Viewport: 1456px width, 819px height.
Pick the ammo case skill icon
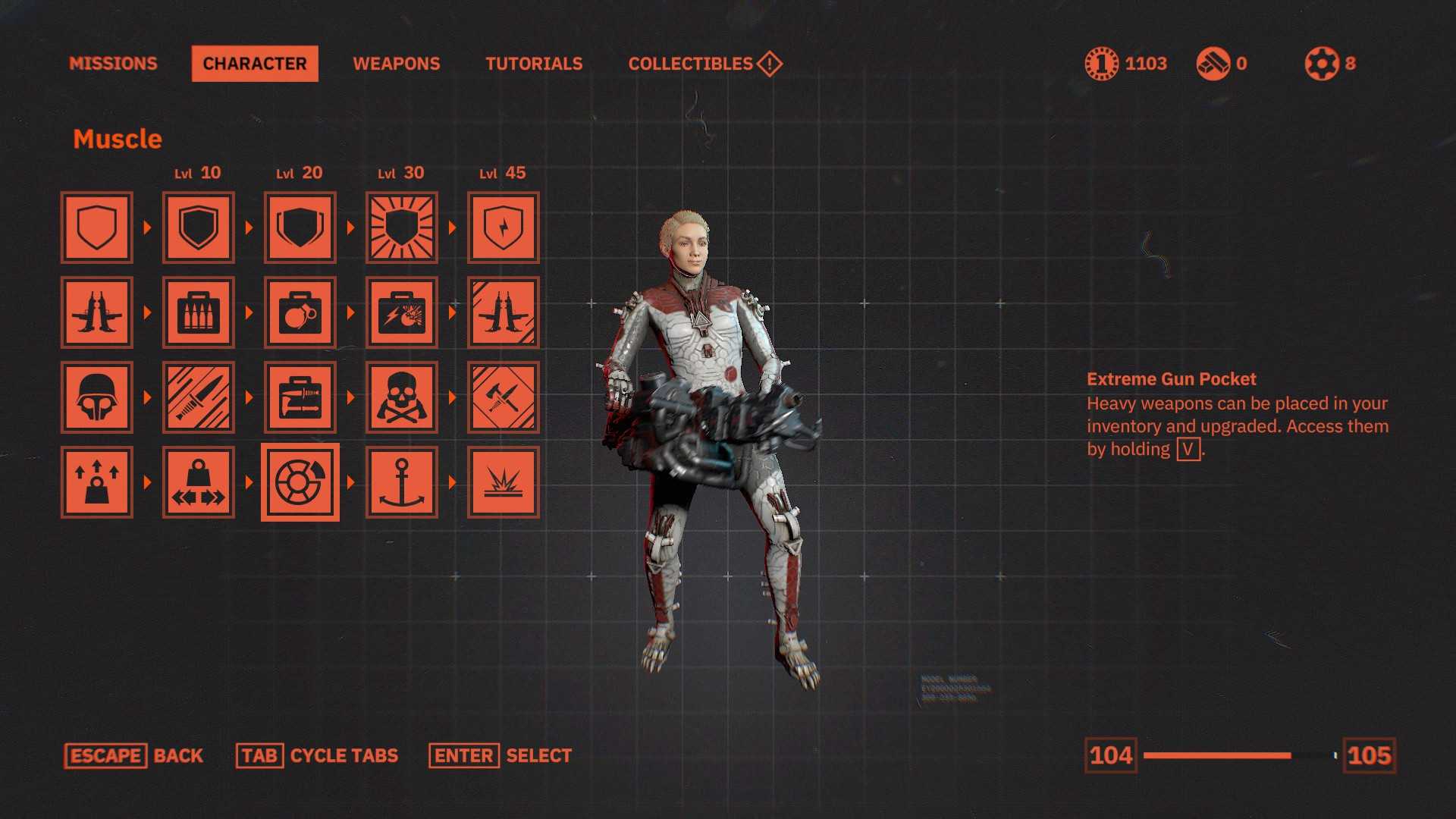tap(199, 312)
